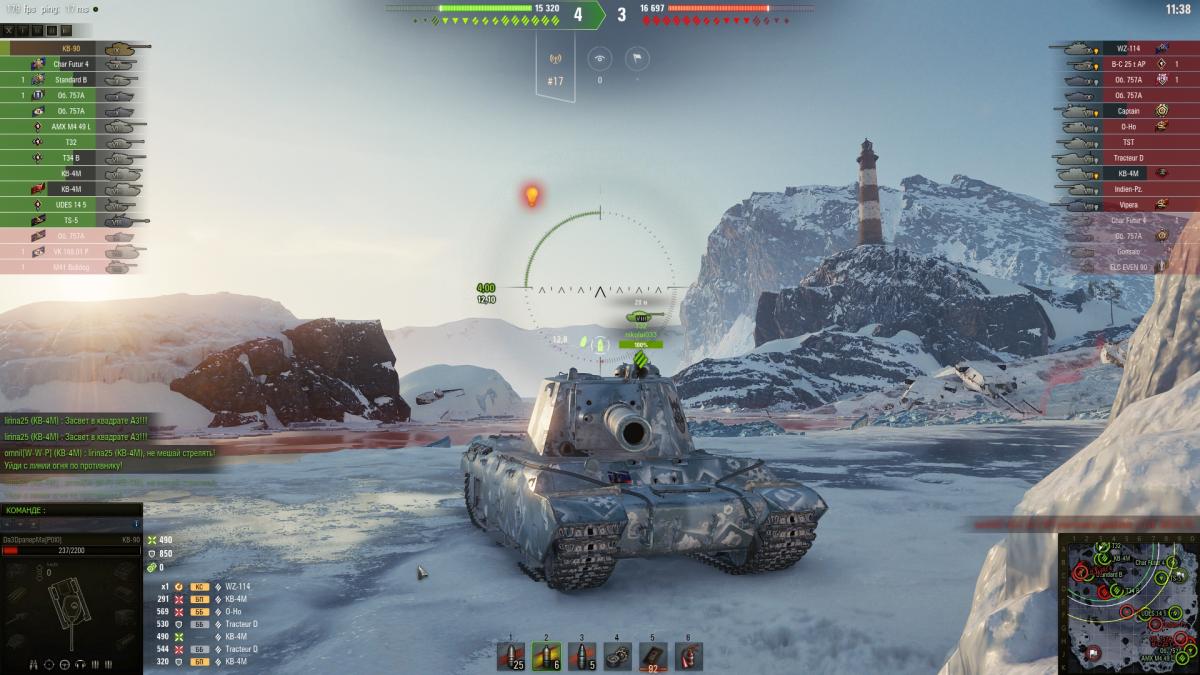Switch to the active shell in slot 2
This screenshot has width=1200, height=675.
546,656
